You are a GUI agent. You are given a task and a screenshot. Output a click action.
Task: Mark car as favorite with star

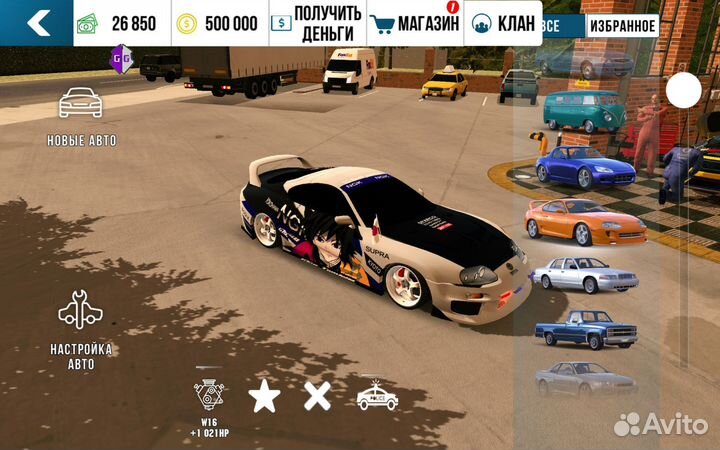click(264, 397)
